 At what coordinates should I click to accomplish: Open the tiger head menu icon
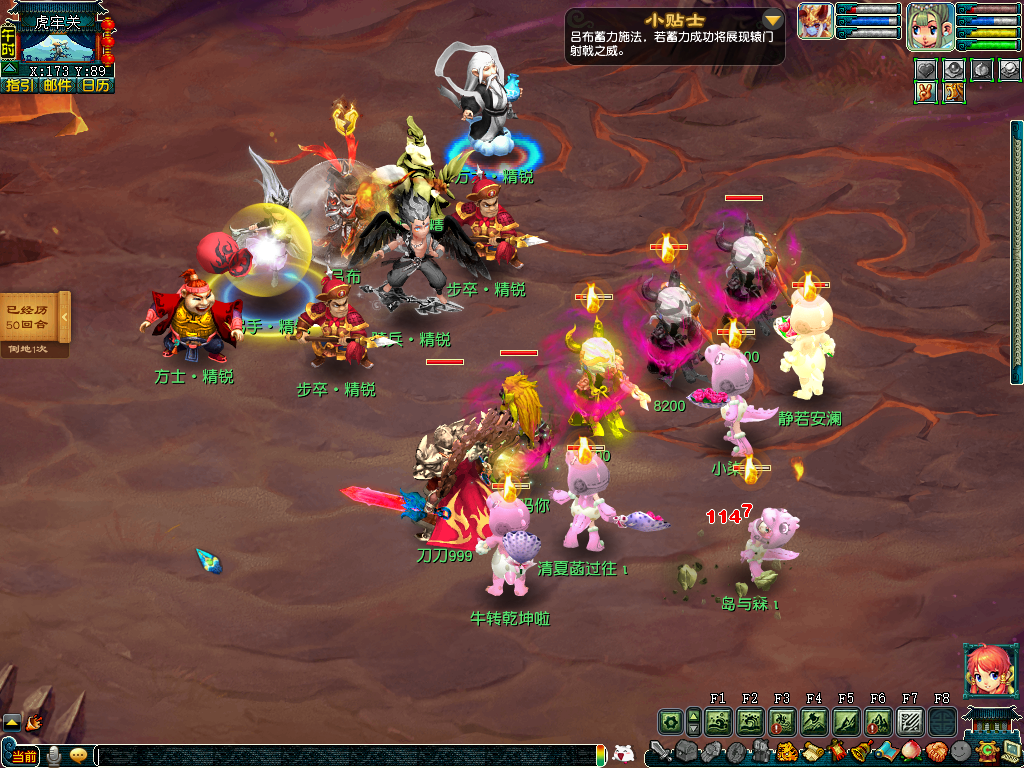[x=786, y=751]
